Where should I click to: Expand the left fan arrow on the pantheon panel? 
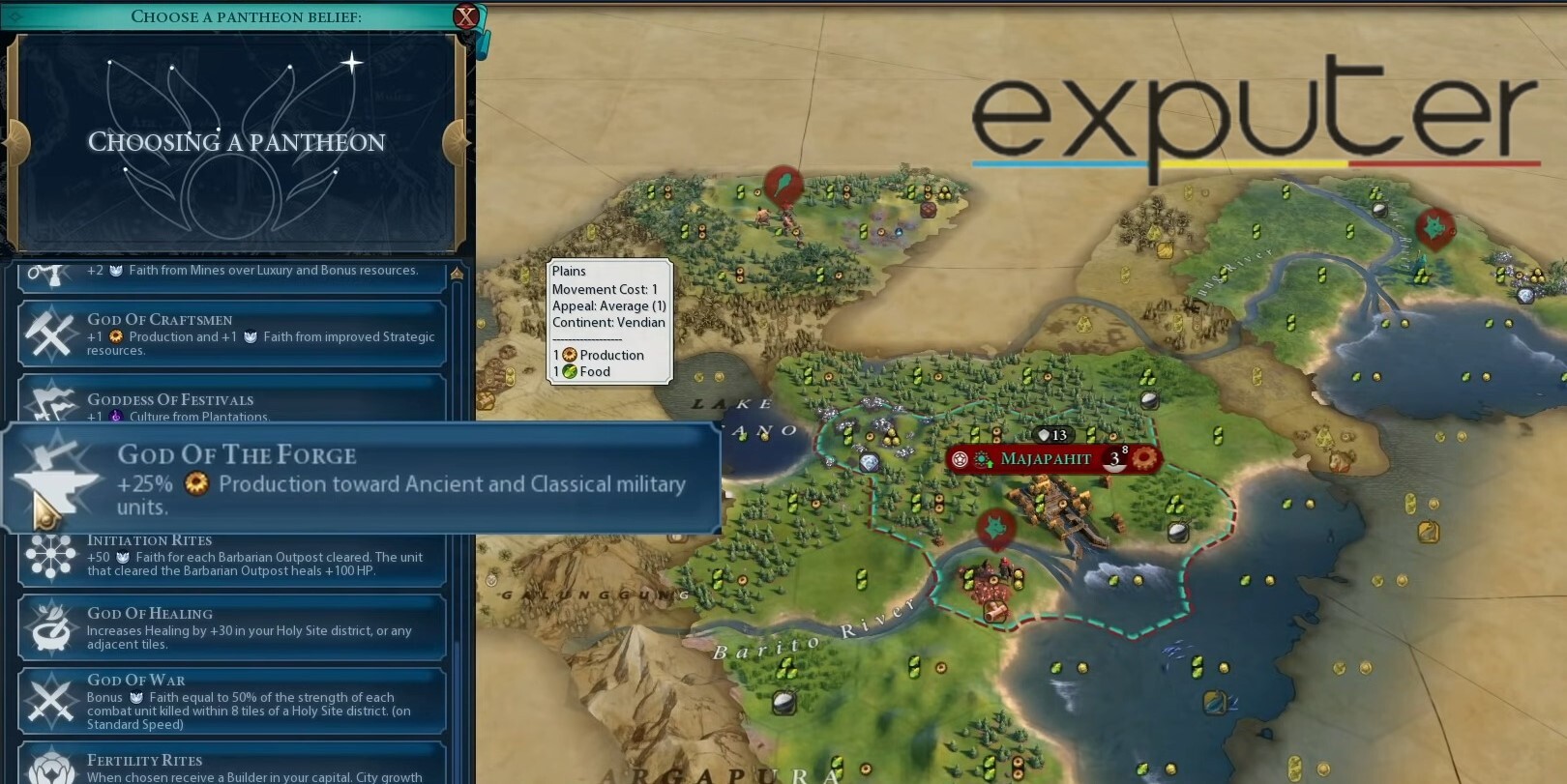pyautogui.click(x=16, y=141)
